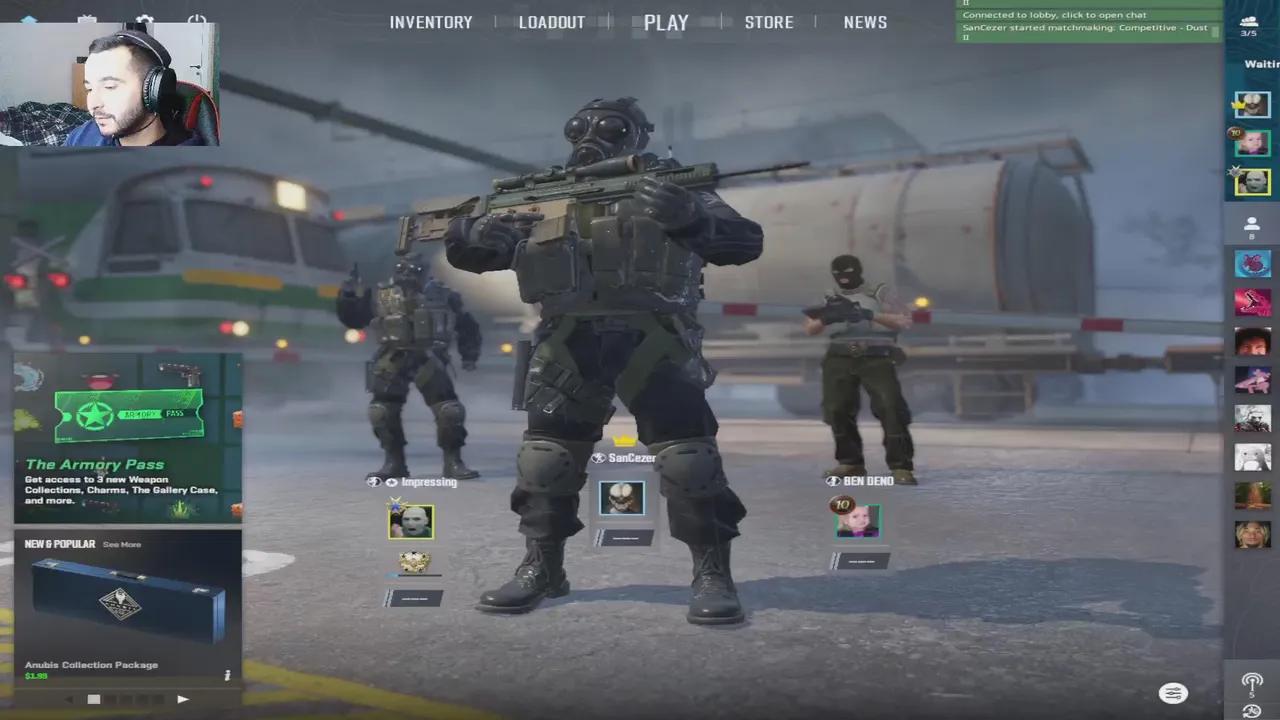Click SanCezer's player profile avatar

pyautogui.click(x=622, y=497)
